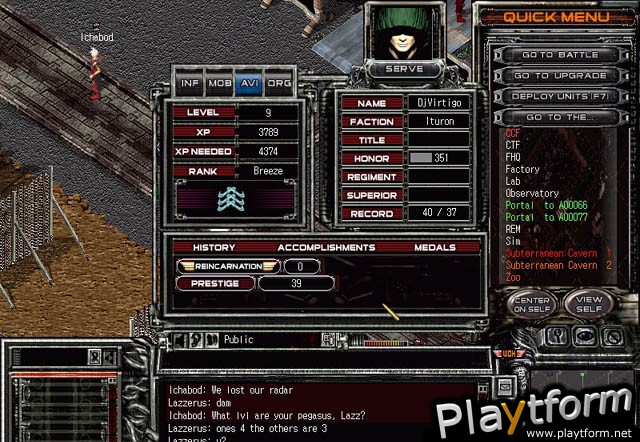Select Subterranean Cavern 2 destination
Screen dimensions: 640x442
click(x=559, y=265)
